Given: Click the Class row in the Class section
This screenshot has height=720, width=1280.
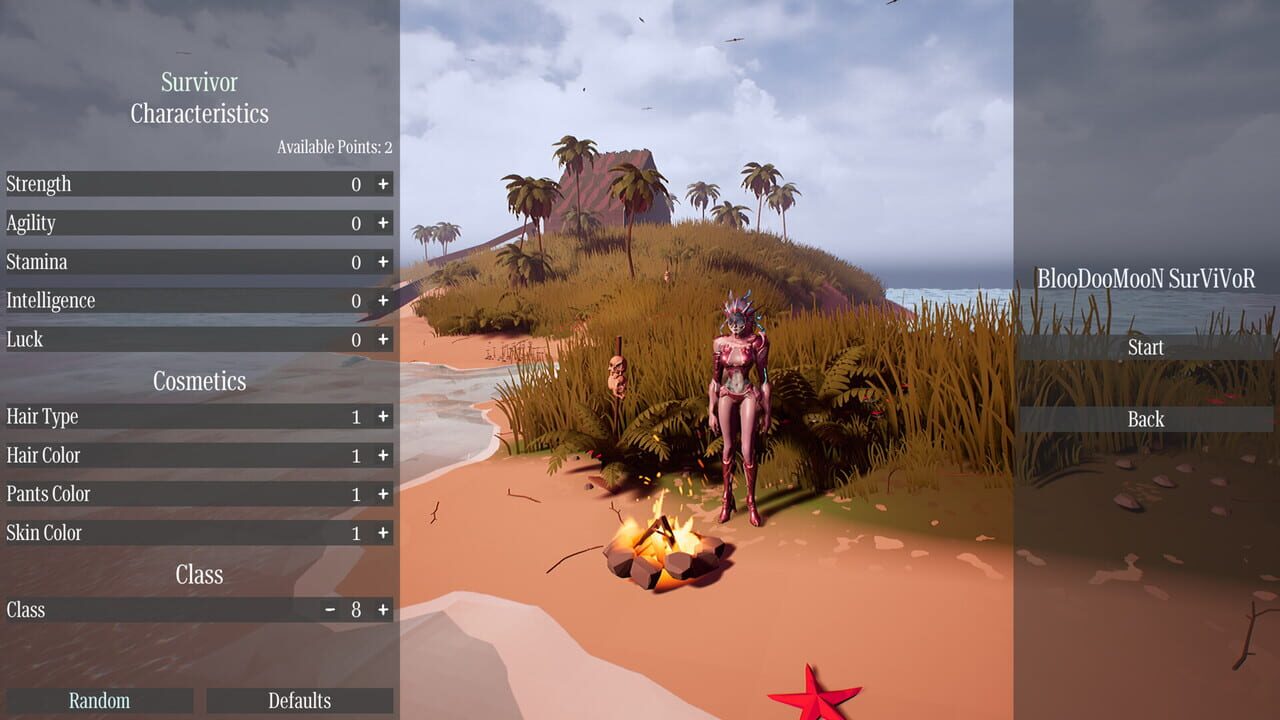Looking at the screenshot, I should (150, 609).
